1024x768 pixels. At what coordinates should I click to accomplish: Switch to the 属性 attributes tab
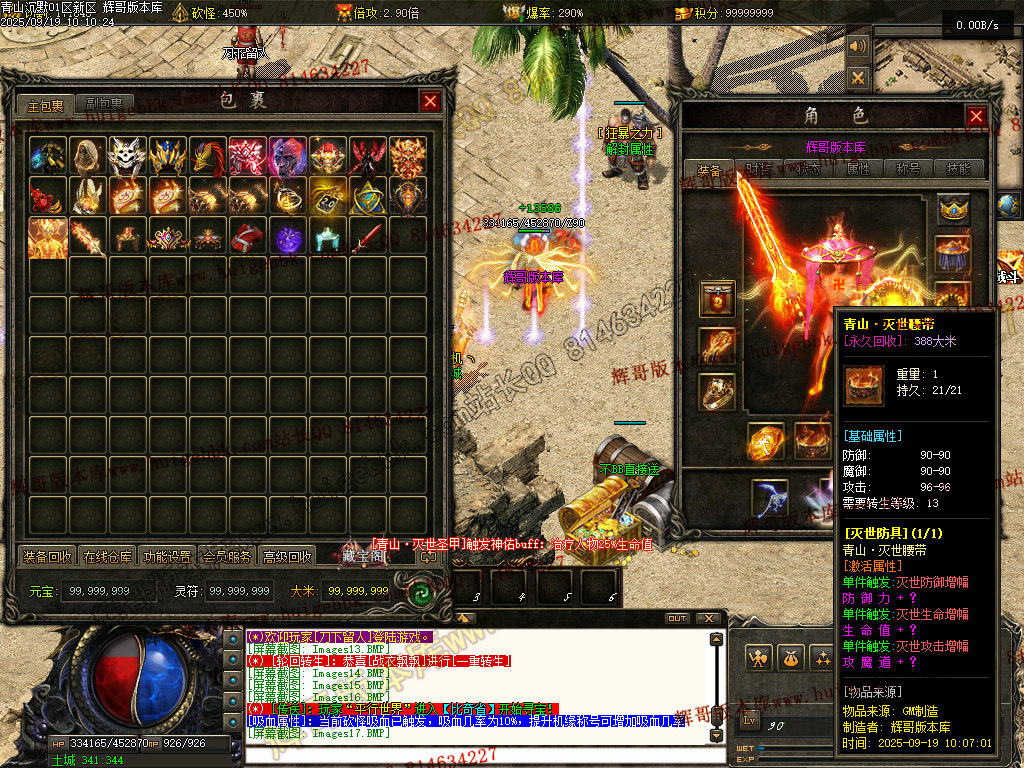859,169
